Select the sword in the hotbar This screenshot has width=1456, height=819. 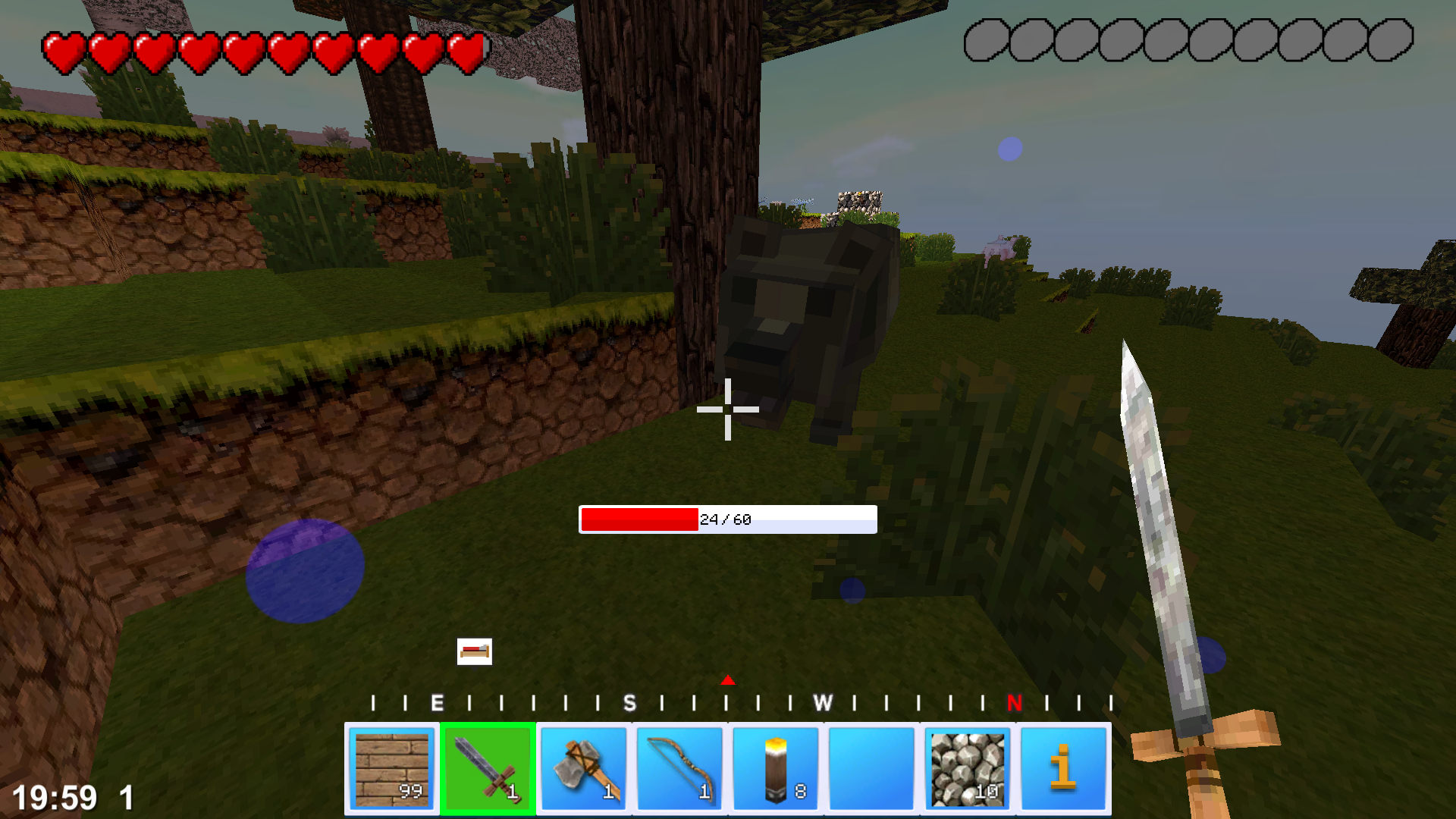pos(488,767)
